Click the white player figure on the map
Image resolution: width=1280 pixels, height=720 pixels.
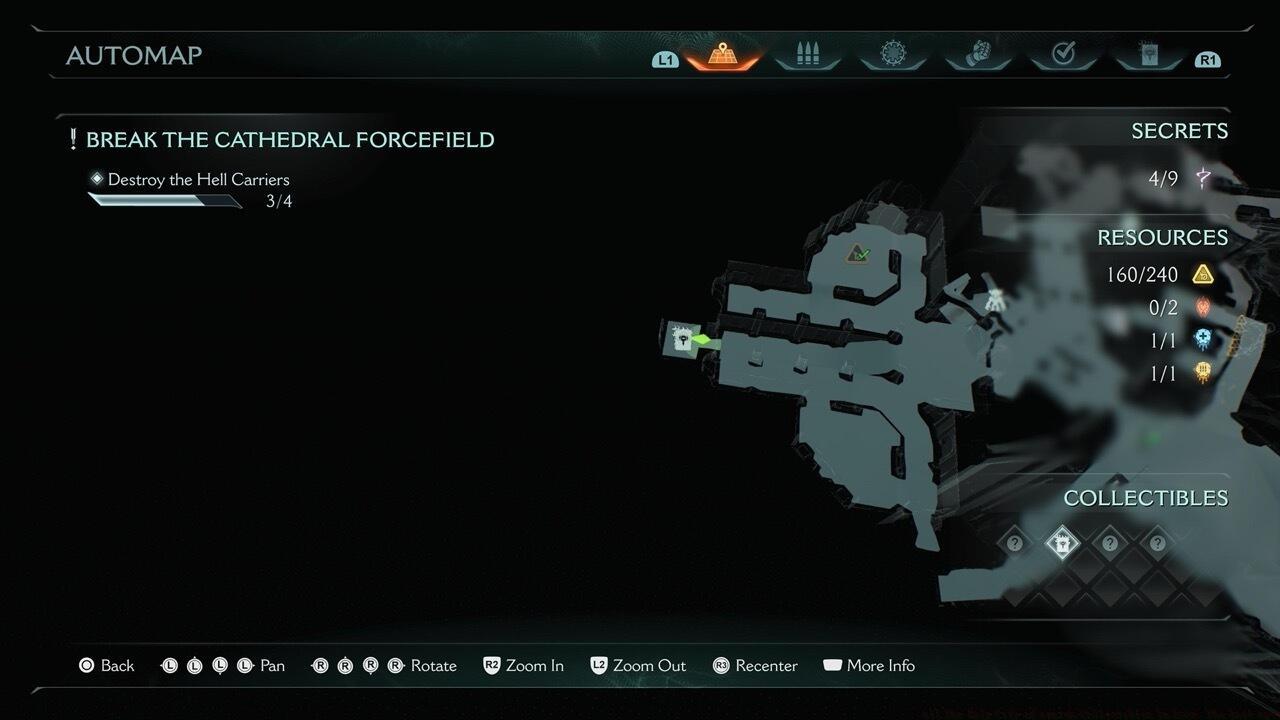(994, 299)
